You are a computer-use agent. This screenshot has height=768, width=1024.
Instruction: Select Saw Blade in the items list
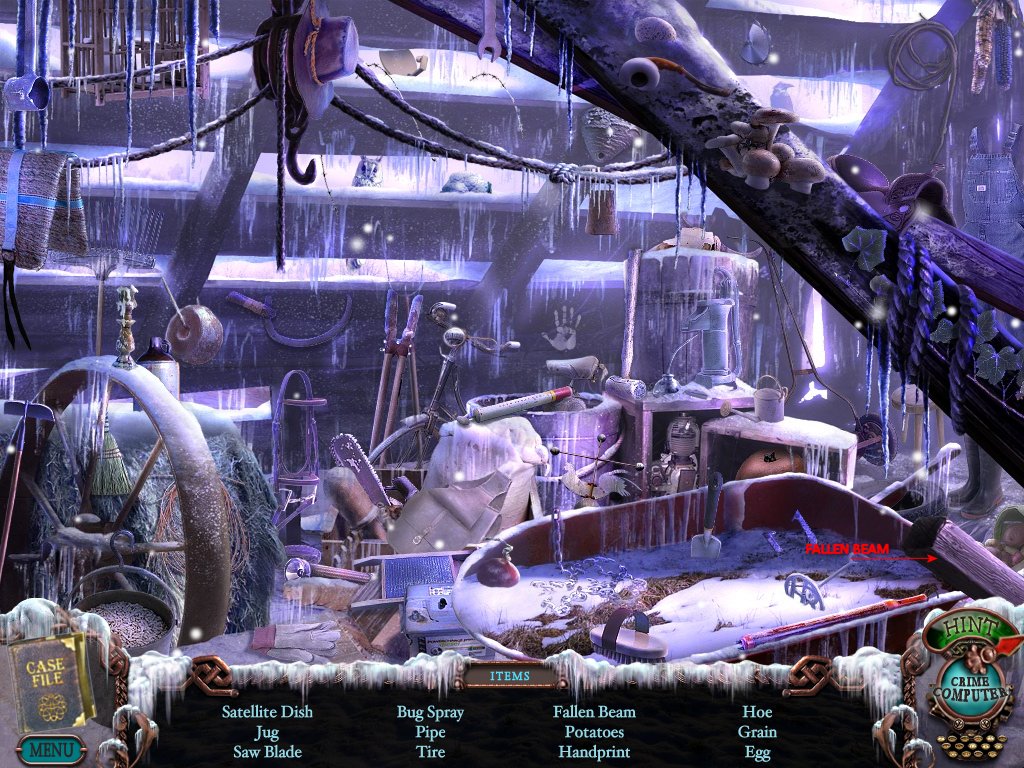tap(267, 751)
